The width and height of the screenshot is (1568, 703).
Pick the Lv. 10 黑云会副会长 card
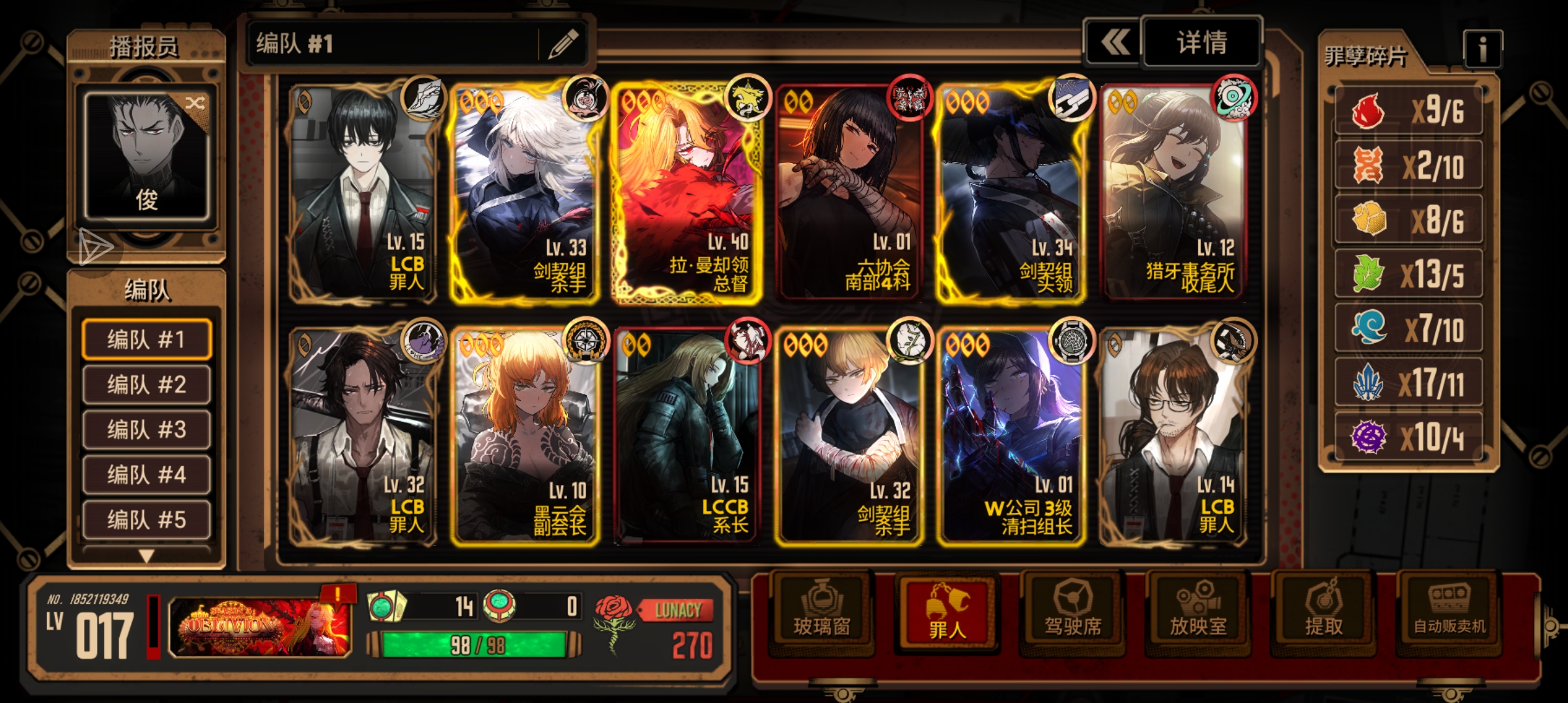525,436
